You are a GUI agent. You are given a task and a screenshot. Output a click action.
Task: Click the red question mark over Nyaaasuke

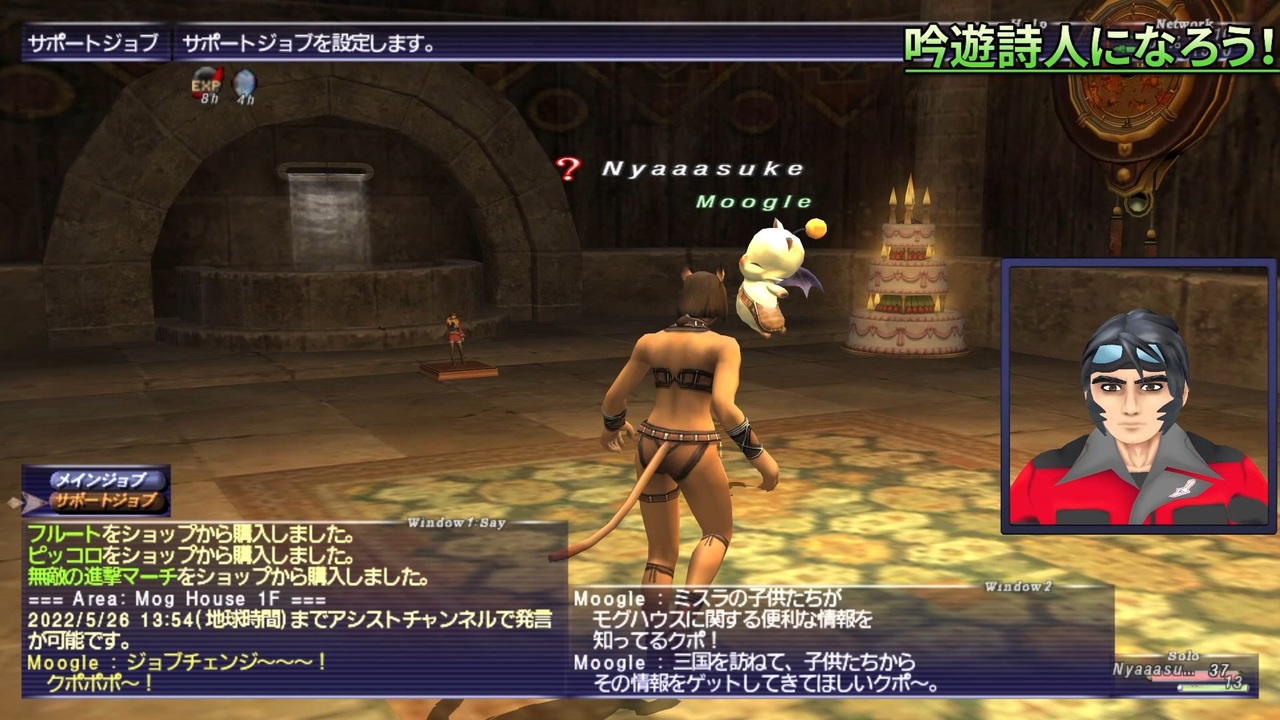(569, 171)
